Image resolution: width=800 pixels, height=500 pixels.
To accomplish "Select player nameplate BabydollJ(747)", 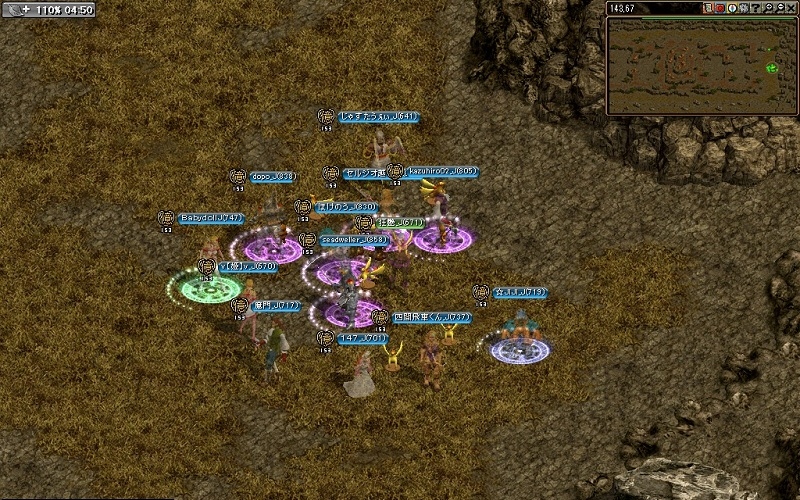I will click(212, 217).
